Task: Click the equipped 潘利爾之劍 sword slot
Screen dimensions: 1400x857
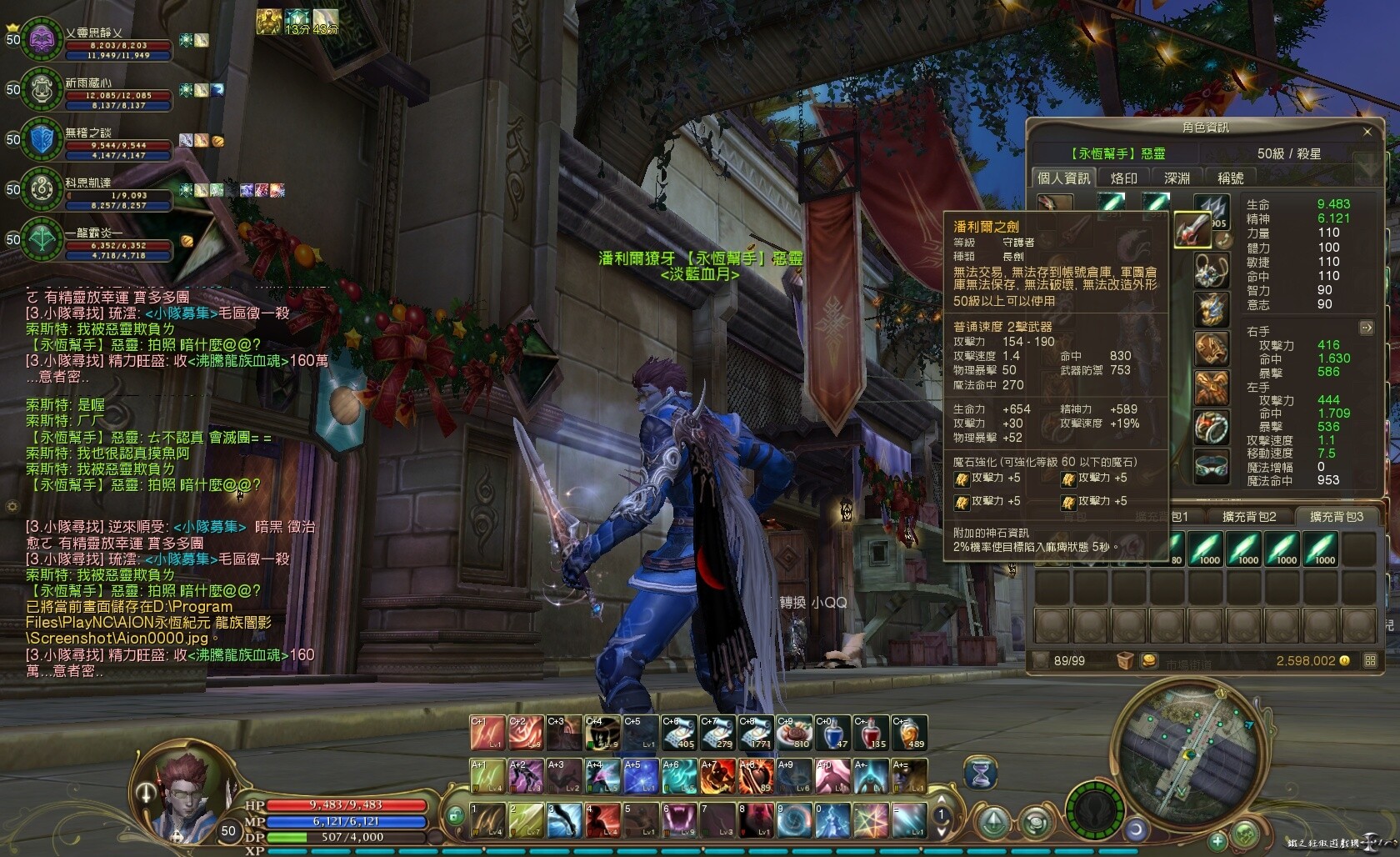Action: coord(1192,230)
